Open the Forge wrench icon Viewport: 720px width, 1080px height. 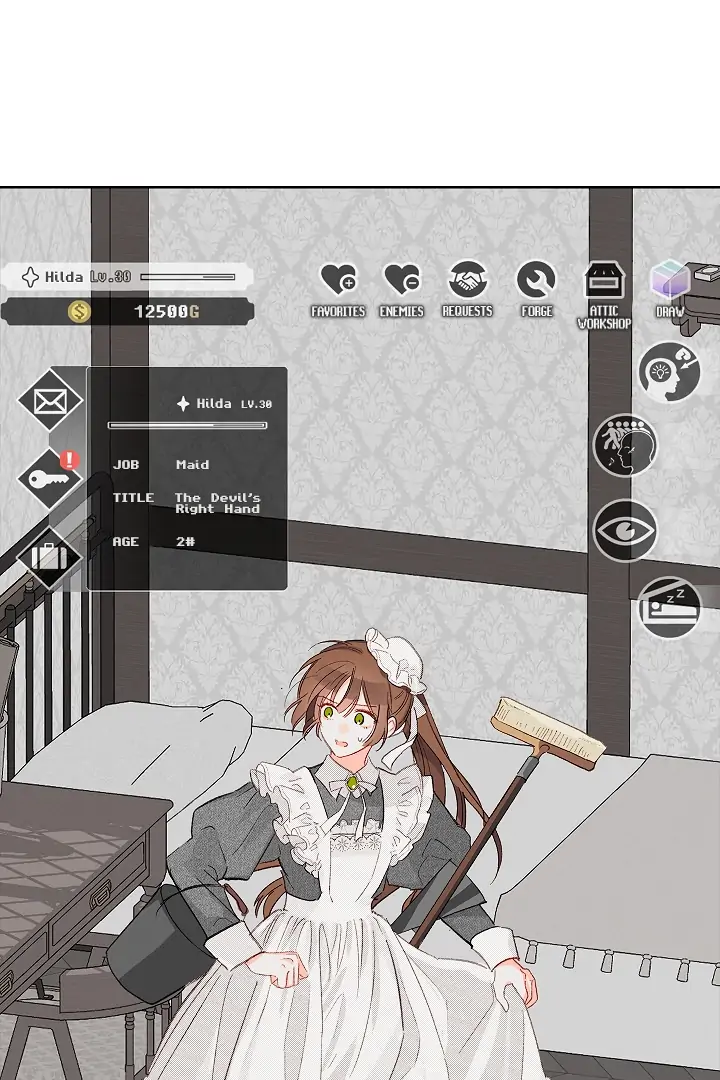536,282
